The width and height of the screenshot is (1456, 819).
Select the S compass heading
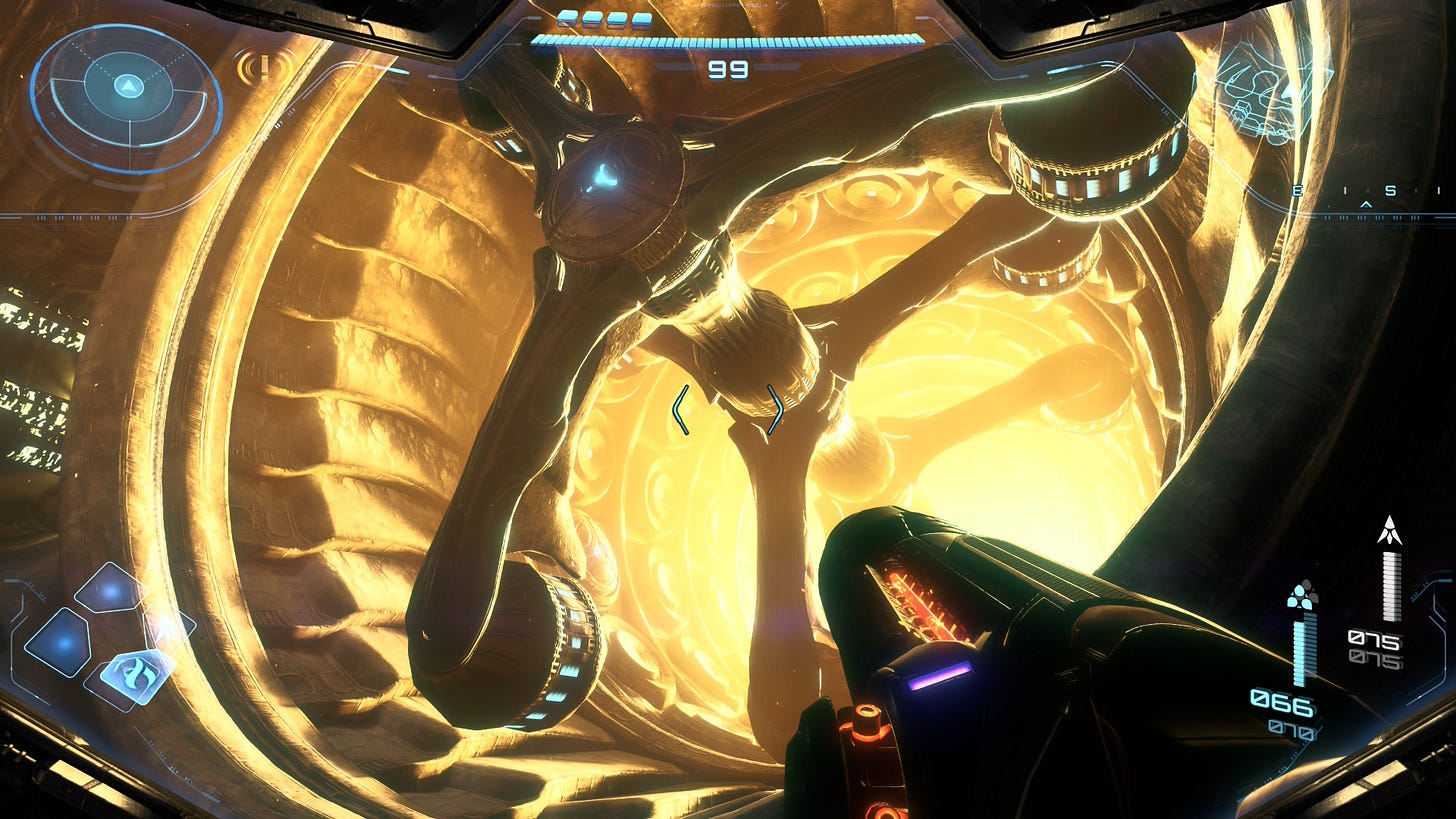click(1391, 190)
